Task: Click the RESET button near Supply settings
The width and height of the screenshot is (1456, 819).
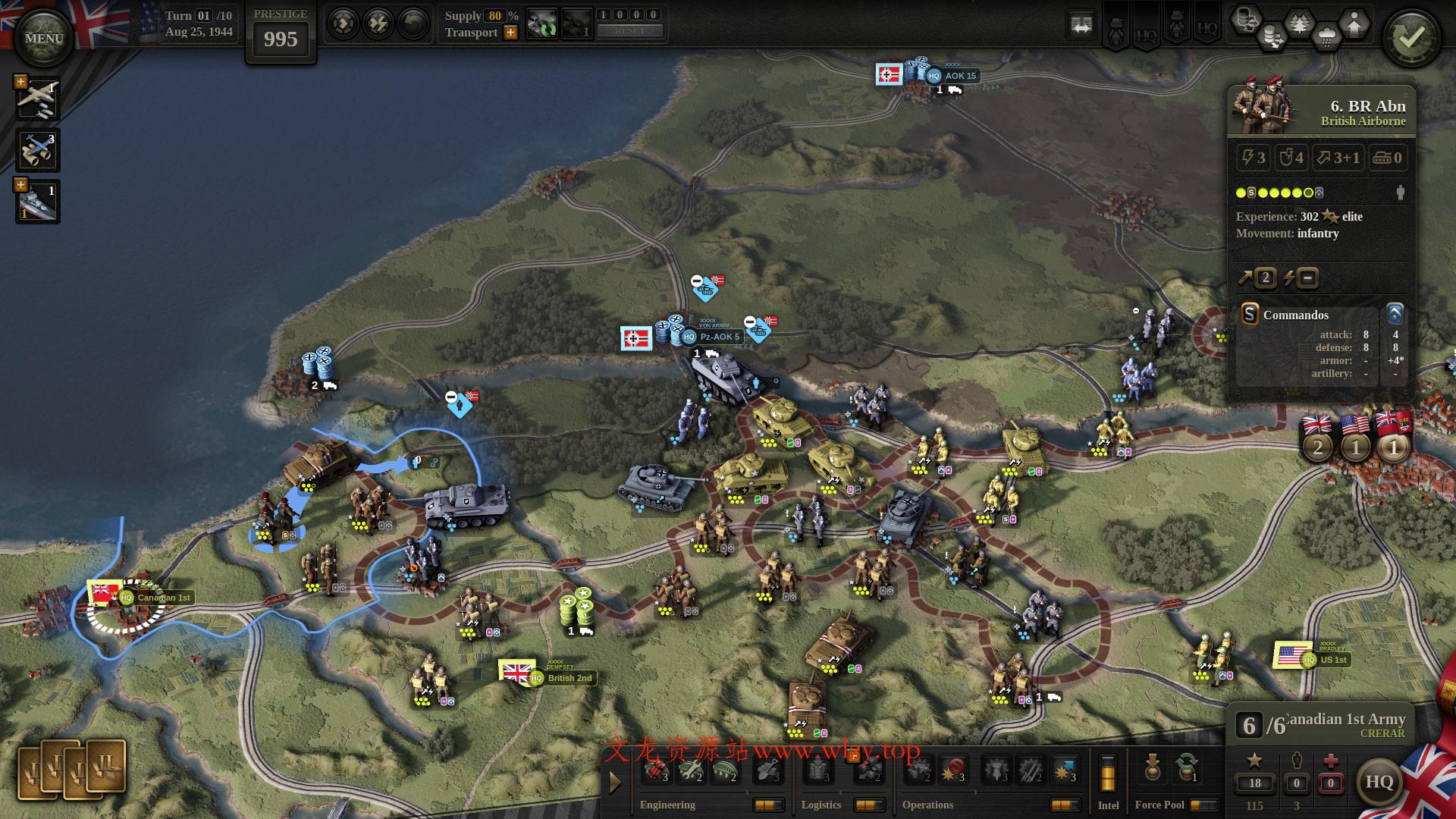Action: (629, 31)
